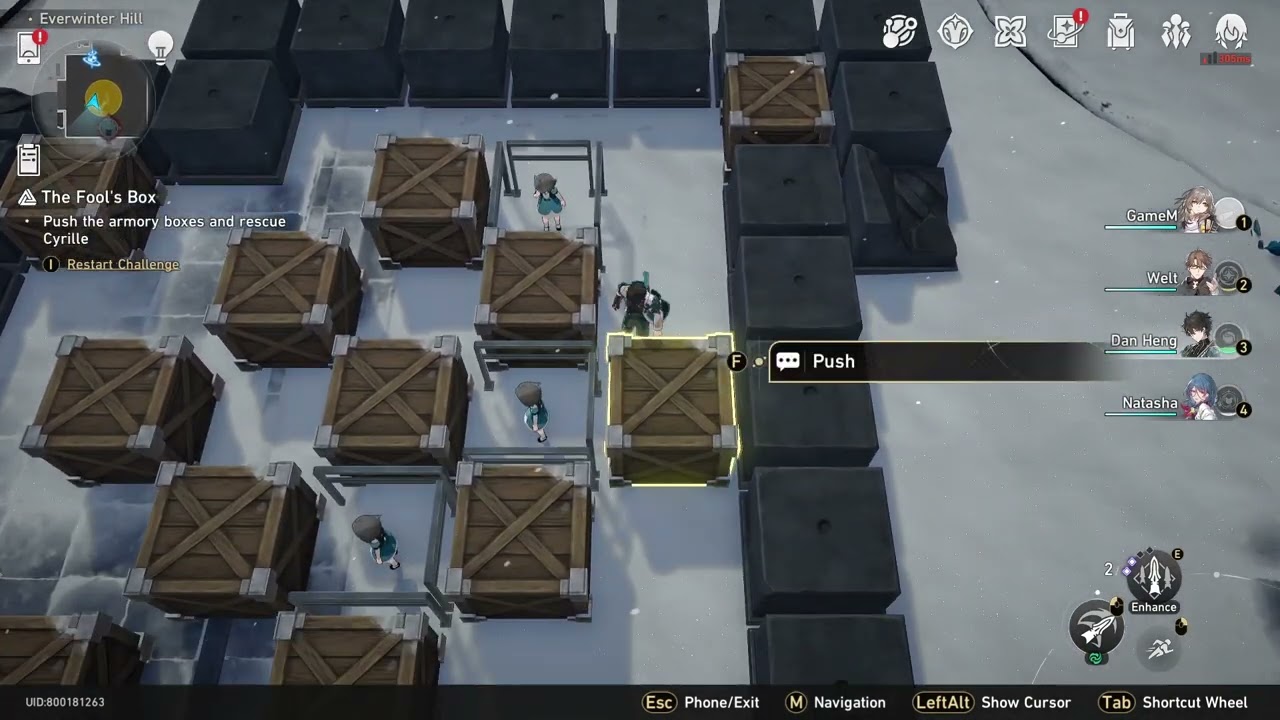Click the Push interaction prompt
This screenshot has height=720, width=1280.
[833, 361]
